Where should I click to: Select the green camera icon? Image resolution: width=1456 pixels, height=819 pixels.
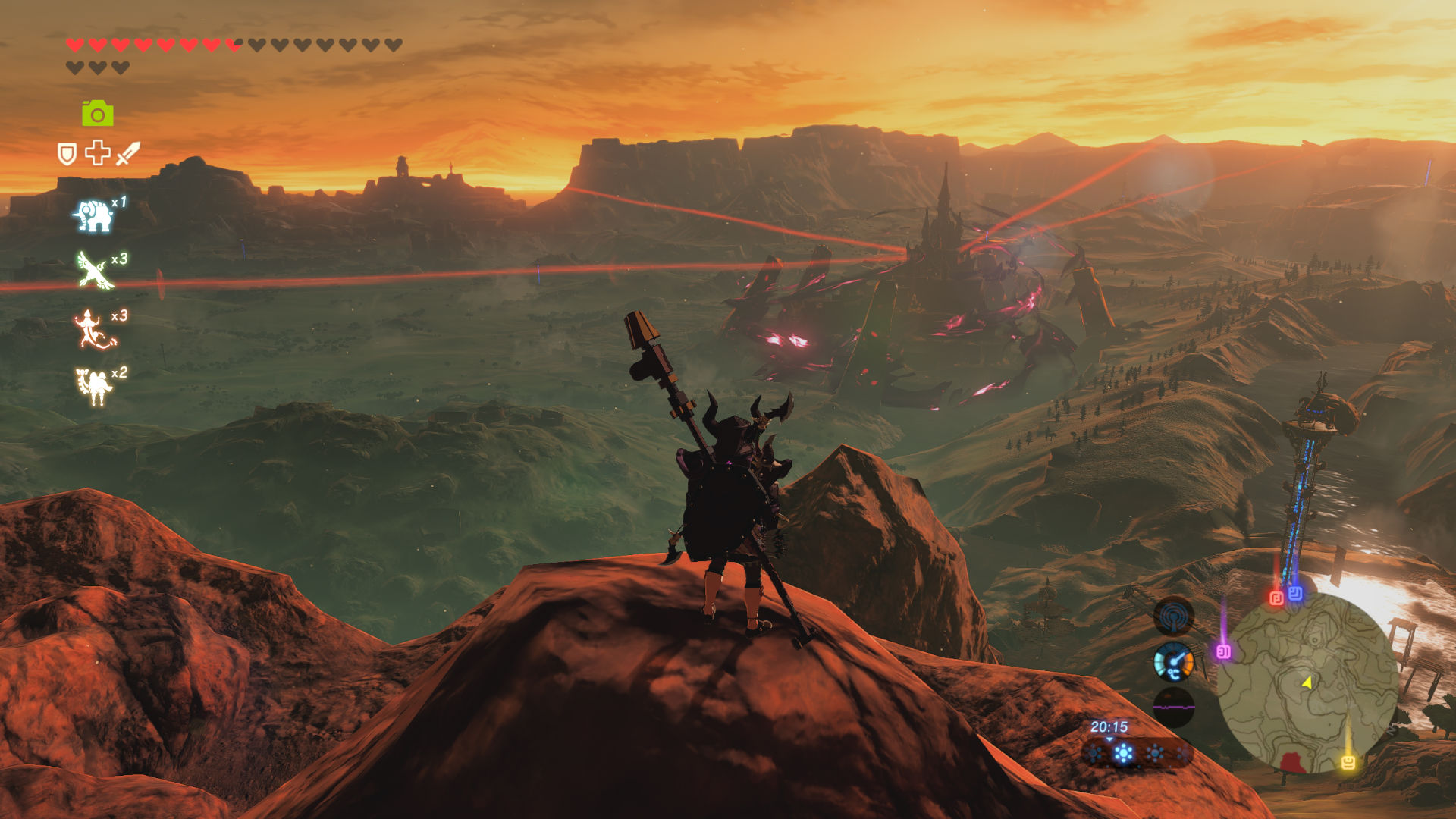pos(98,114)
